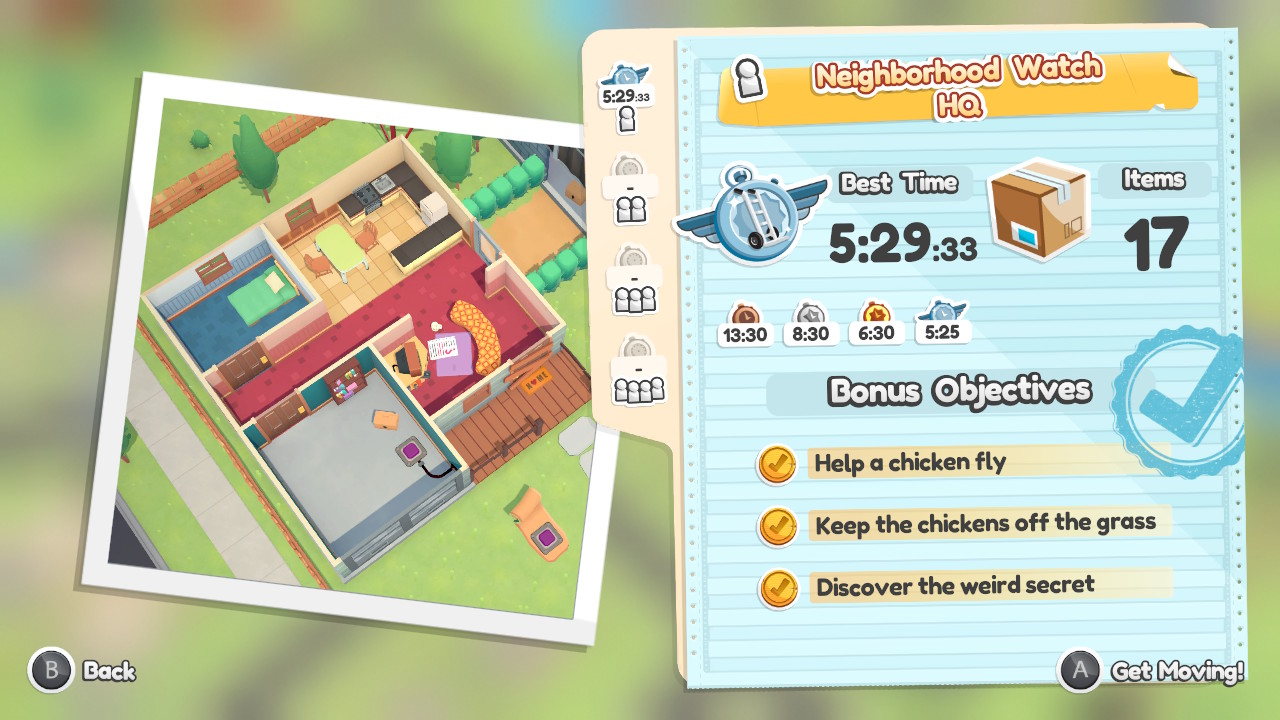Toggle the coin checkmark for 'Help a chicken fly'
Image resolution: width=1280 pixels, height=720 pixels.
coord(778,465)
